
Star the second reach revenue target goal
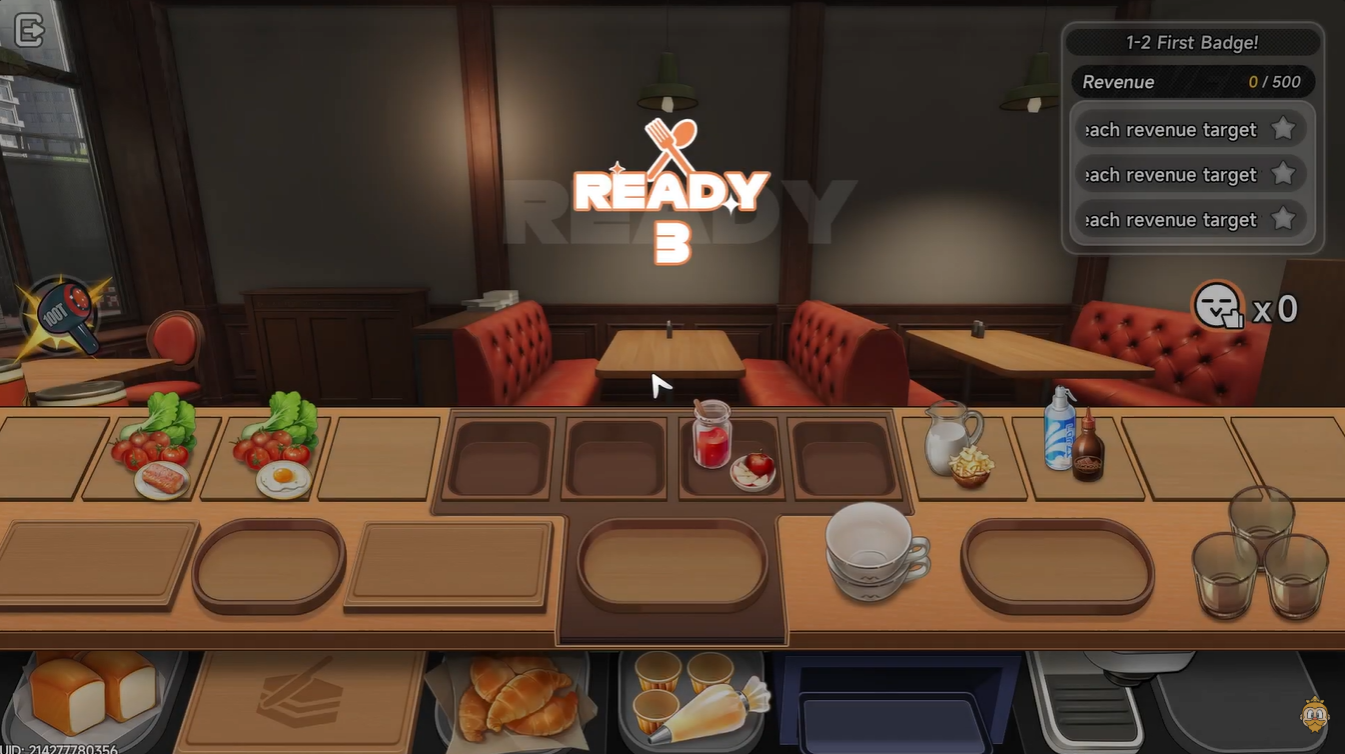tap(1285, 174)
